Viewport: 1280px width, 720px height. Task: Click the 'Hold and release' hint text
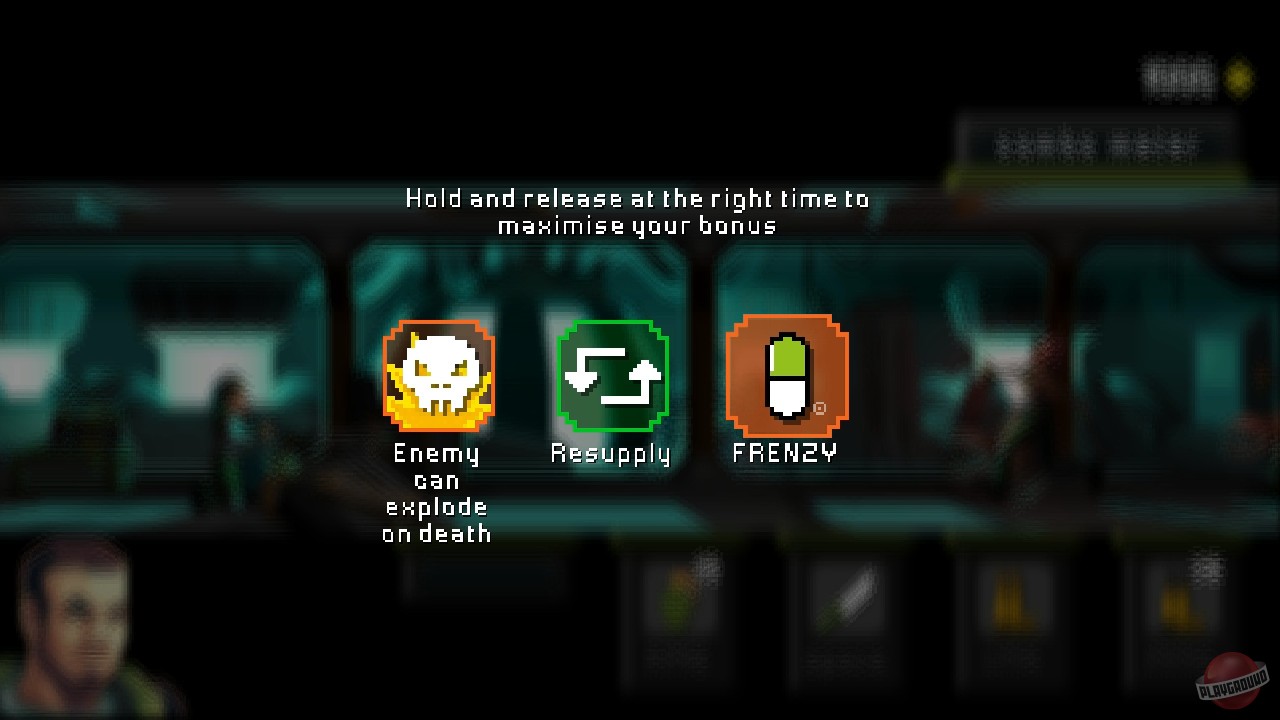coord(635,211)
